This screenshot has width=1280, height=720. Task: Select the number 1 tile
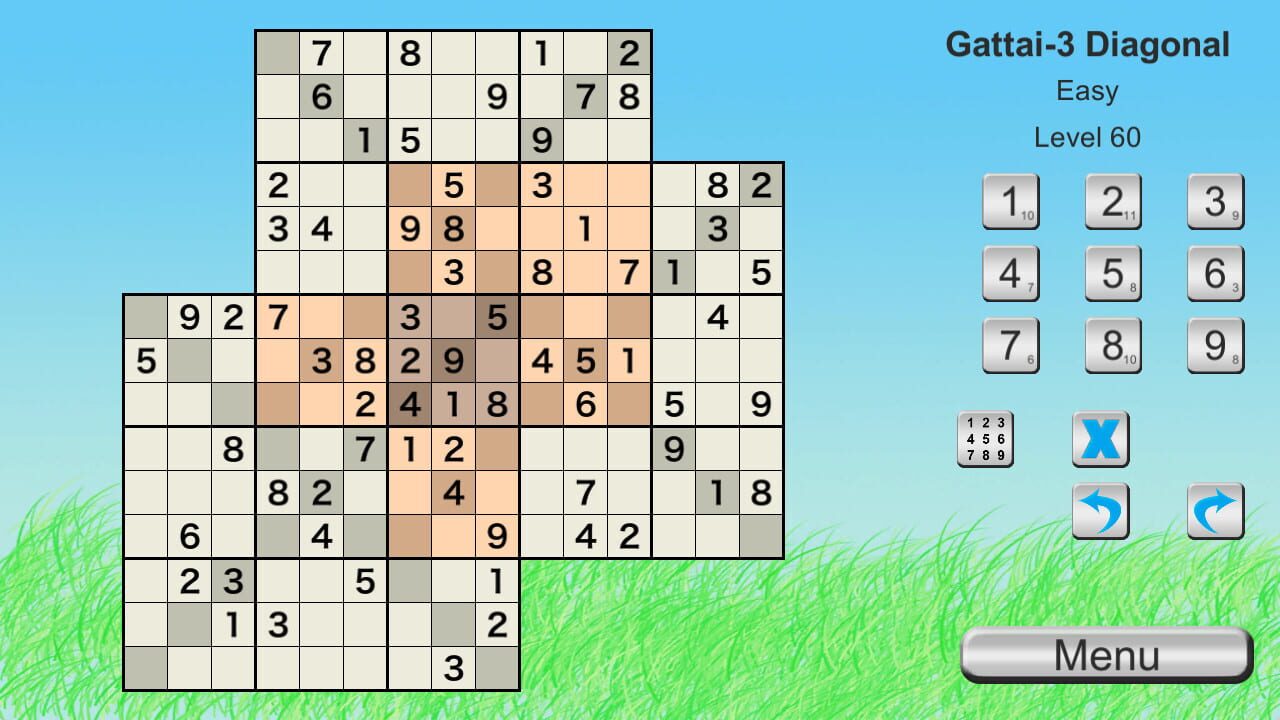1012,201
